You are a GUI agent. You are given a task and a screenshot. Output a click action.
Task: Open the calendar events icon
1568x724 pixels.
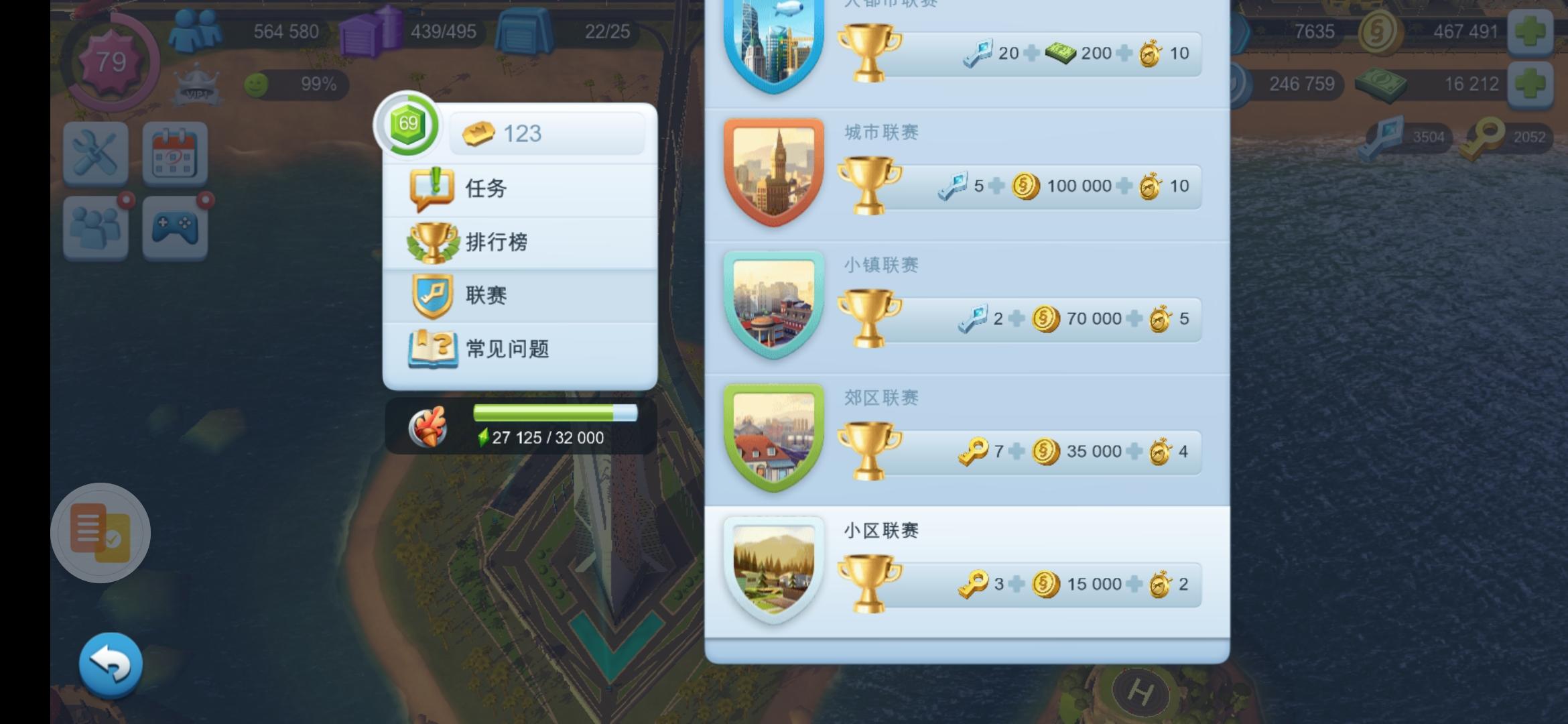point(174,153)
